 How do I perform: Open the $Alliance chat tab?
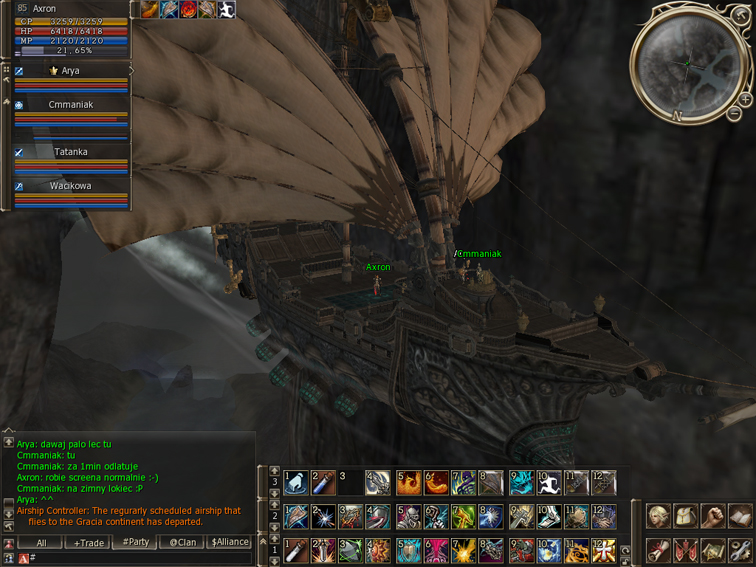(x=229, y=542)
